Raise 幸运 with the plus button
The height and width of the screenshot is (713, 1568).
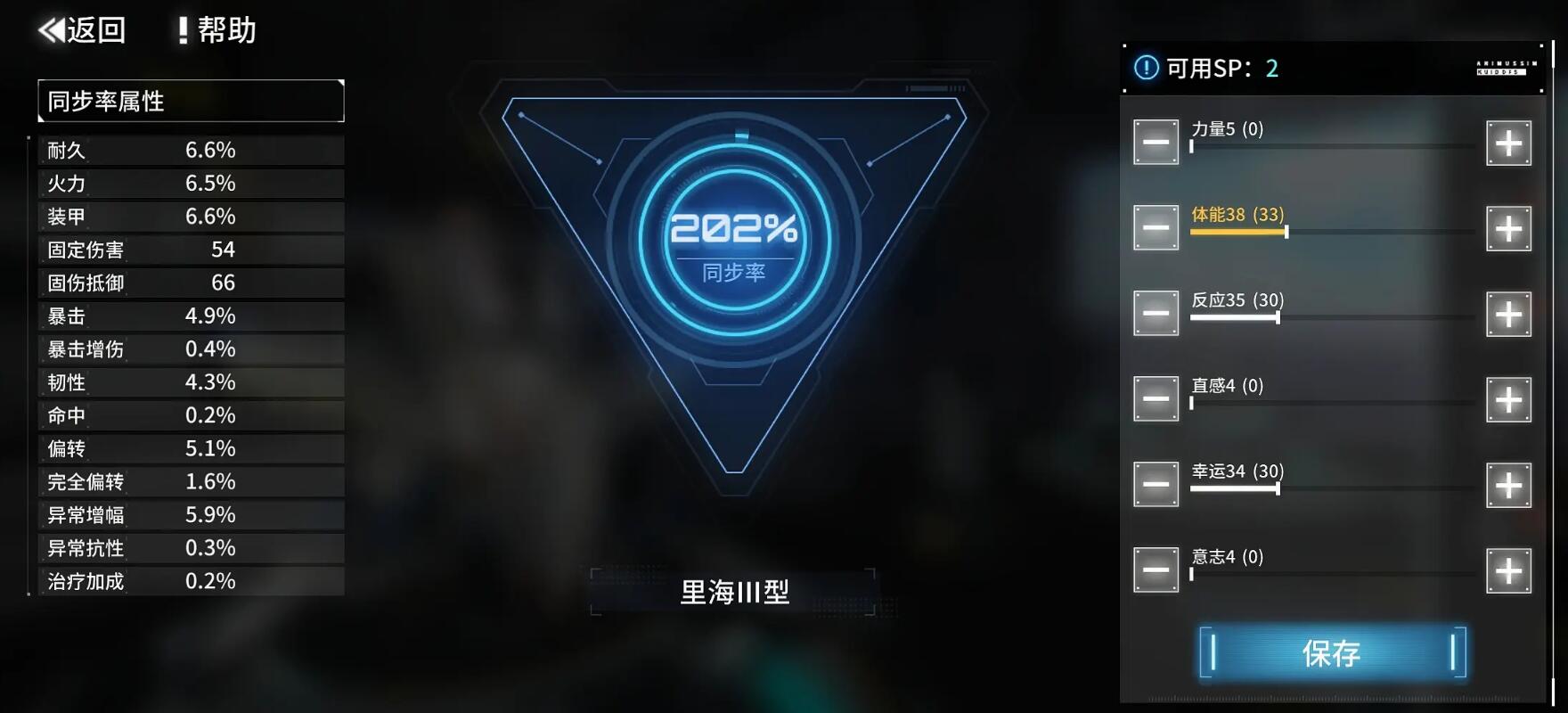[x=1508, y=486]
